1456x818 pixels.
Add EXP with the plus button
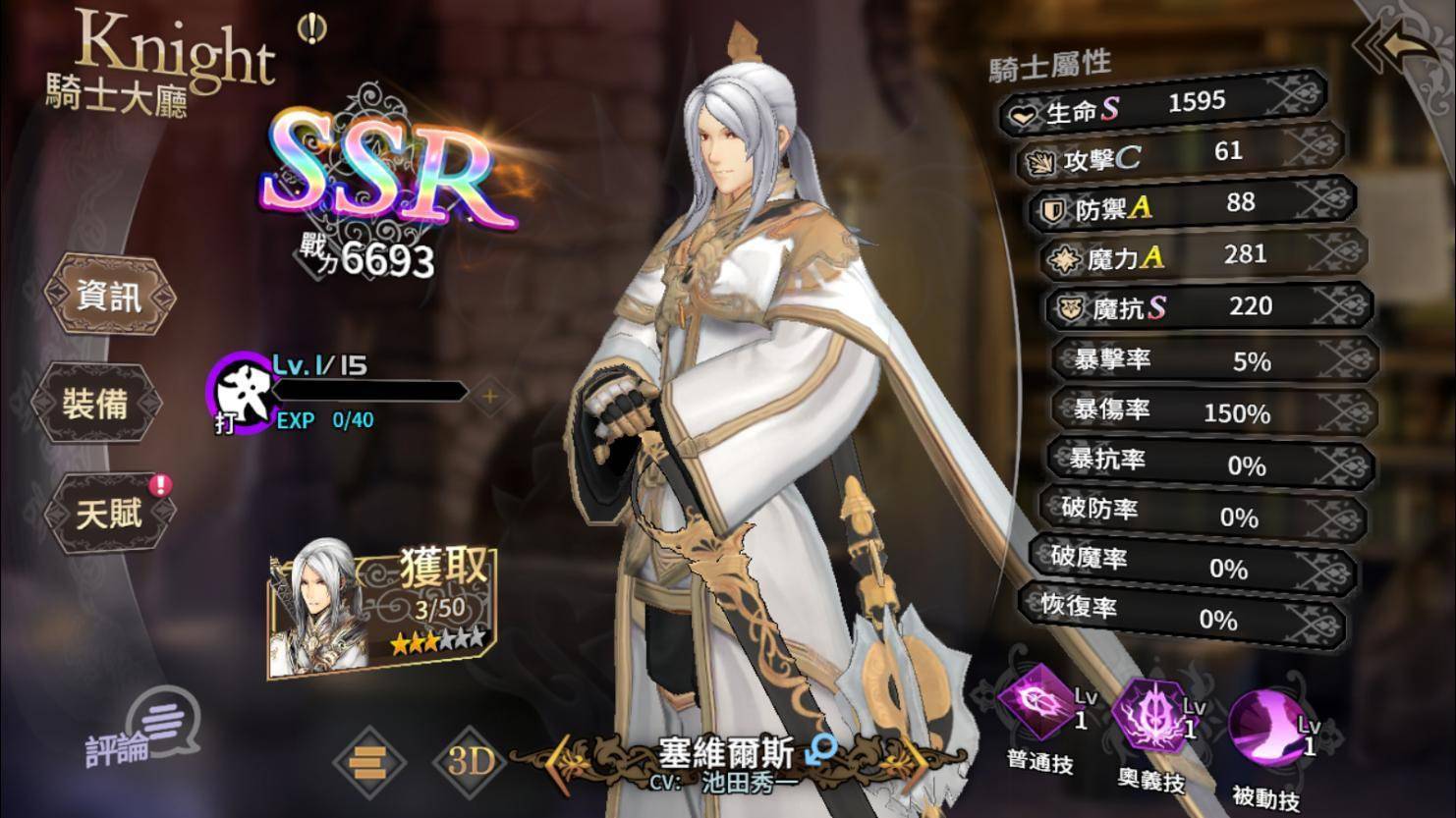[x=490, y=396]
